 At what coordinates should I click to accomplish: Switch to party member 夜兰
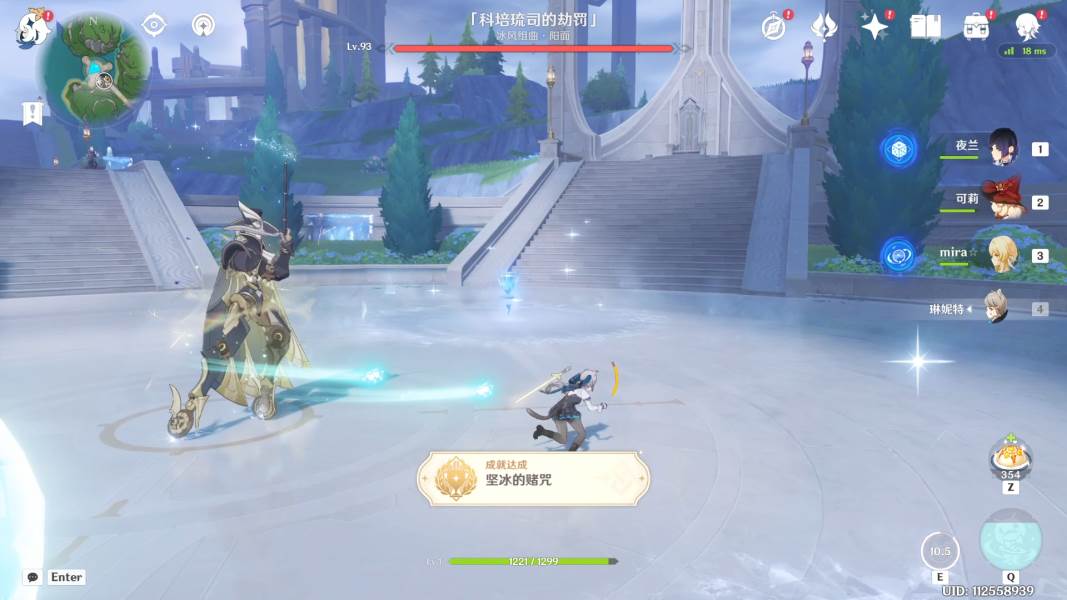click(1002, 149)
